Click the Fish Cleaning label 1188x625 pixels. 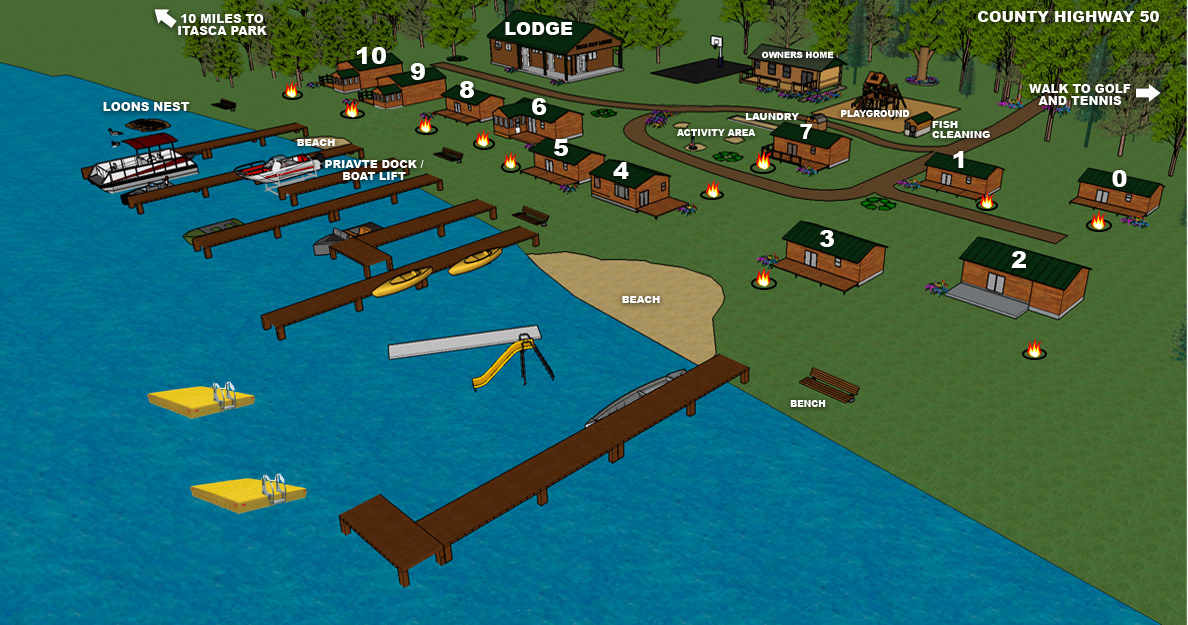pyautogui.click(x=960, y=130)
